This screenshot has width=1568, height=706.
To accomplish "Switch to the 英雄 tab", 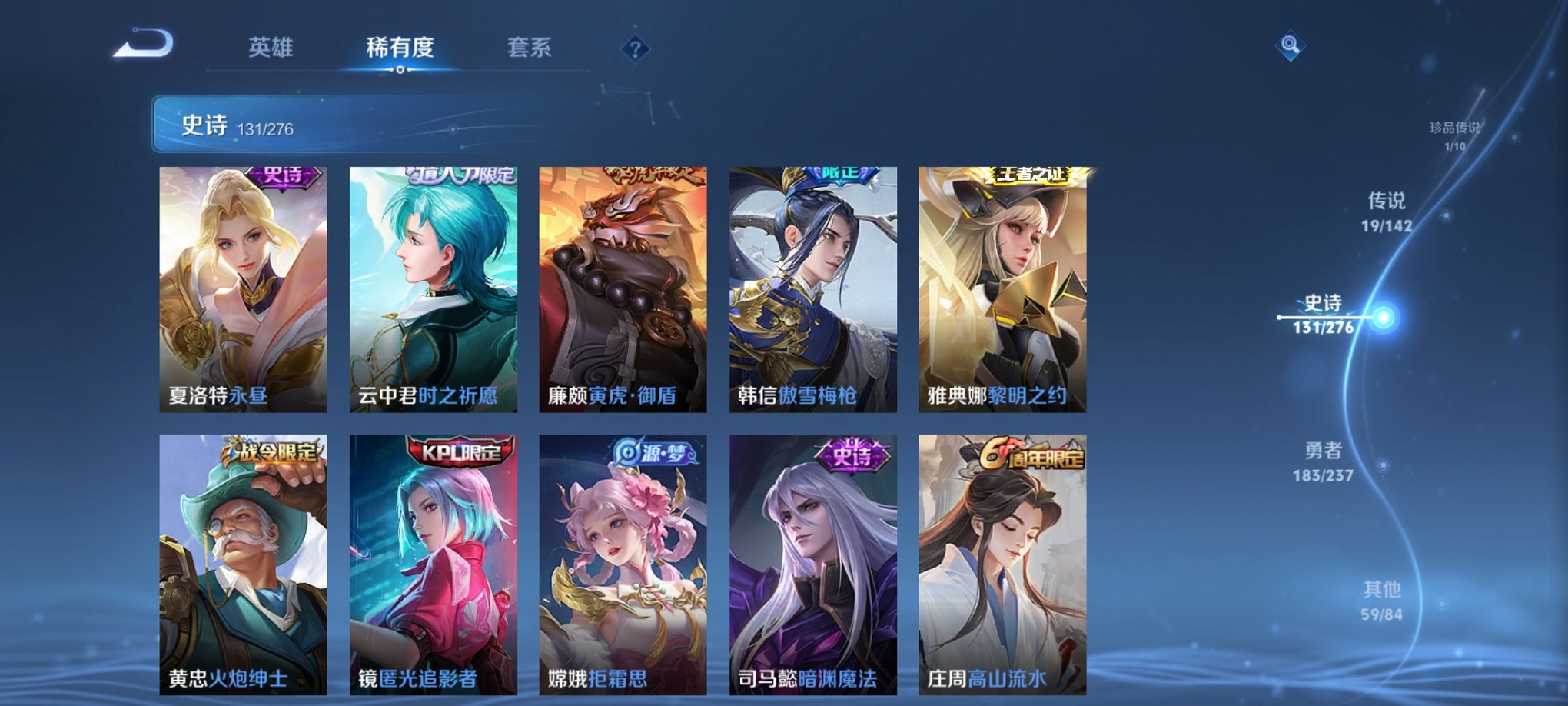I will [x=273, y=46].
